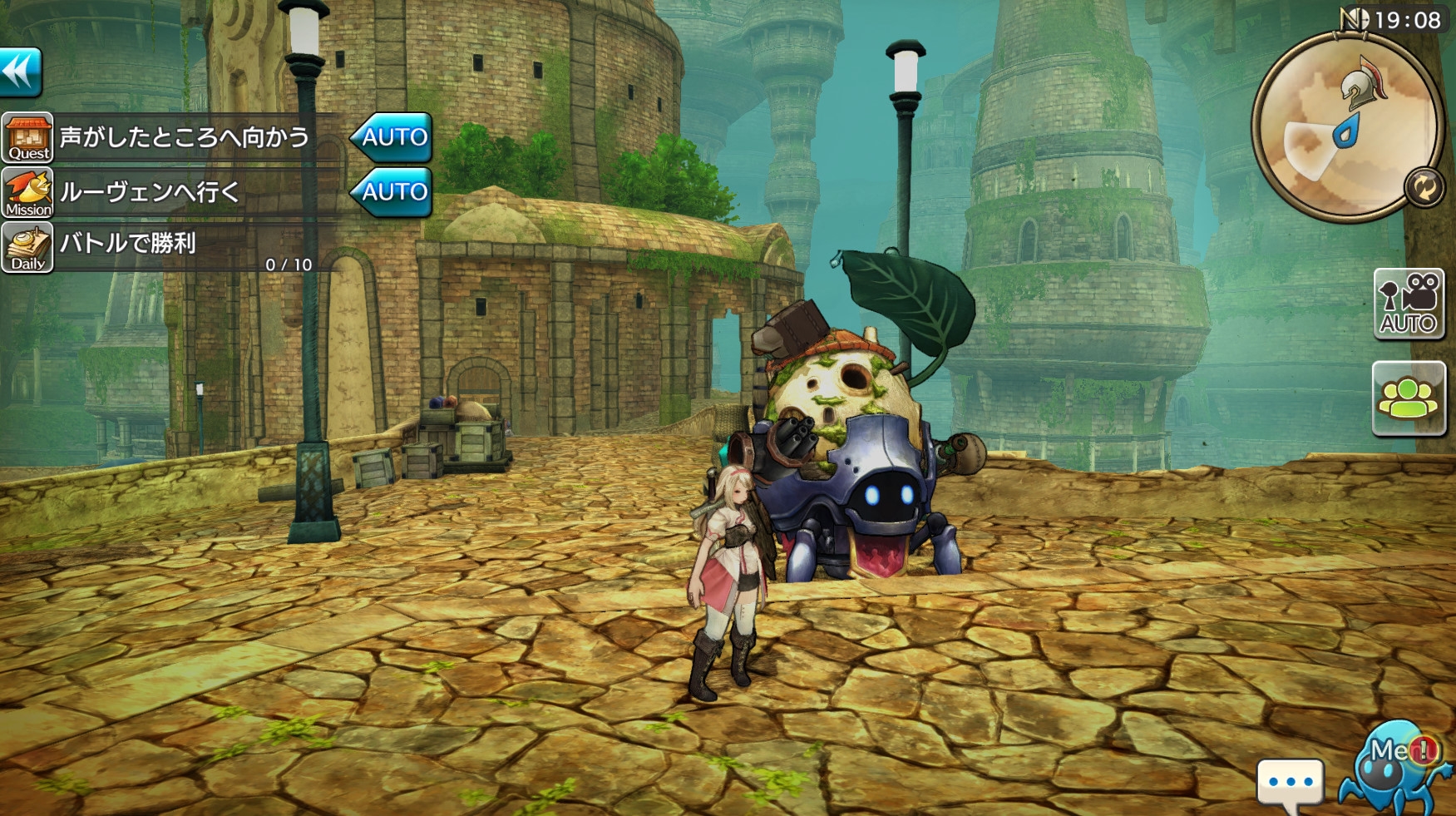Collapse the quest panel with the double-arrow button
The image size is (1456, 816).
pos(21,72)
